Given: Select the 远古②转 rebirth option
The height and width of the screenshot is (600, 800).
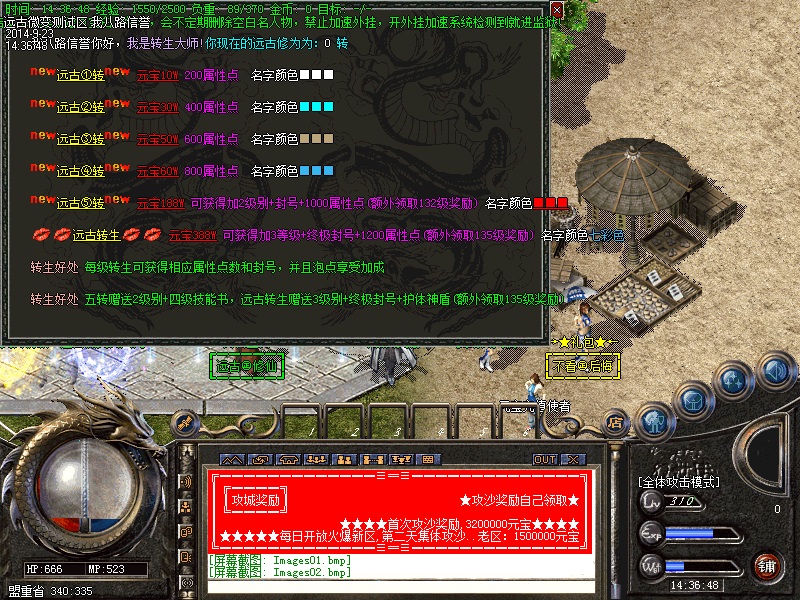Looking at the screenshot, I should point(81,107).
